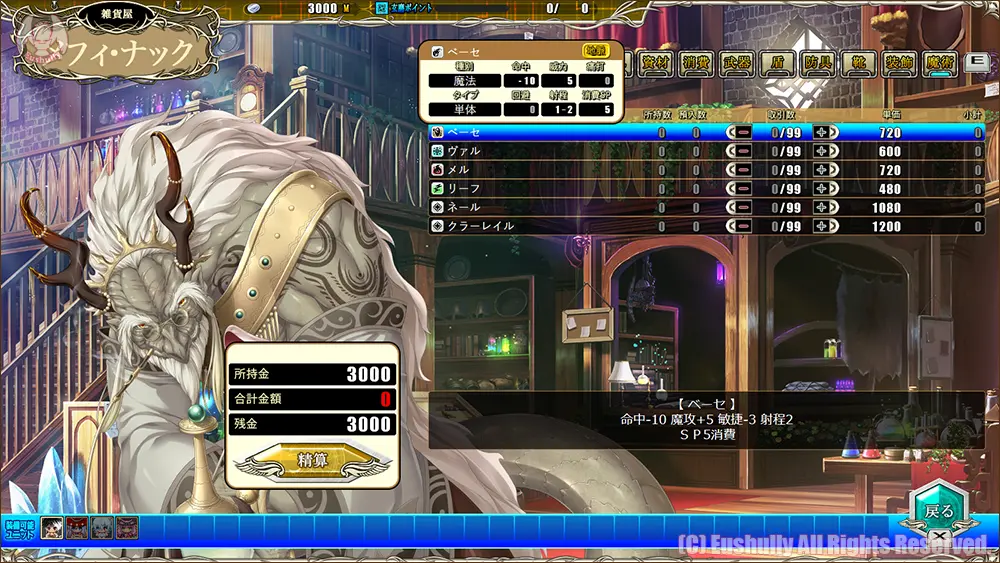Choose the 装飾 accessories tab
Screen dimensions: 1000x563
(899, 63)
